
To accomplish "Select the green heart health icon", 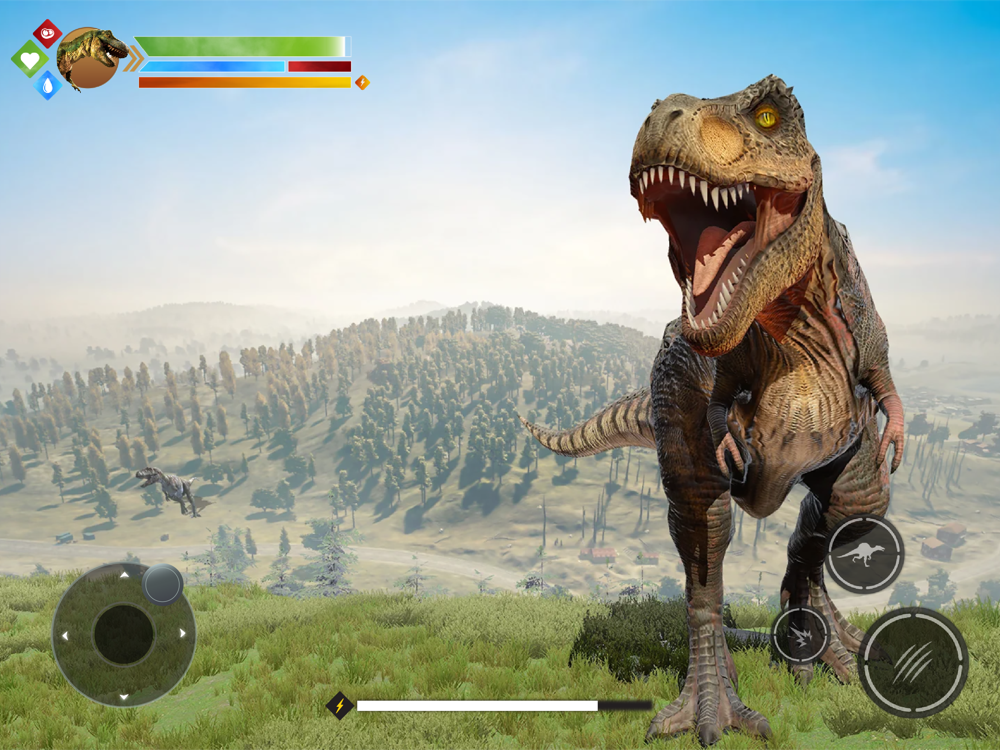I will [29, 59].
